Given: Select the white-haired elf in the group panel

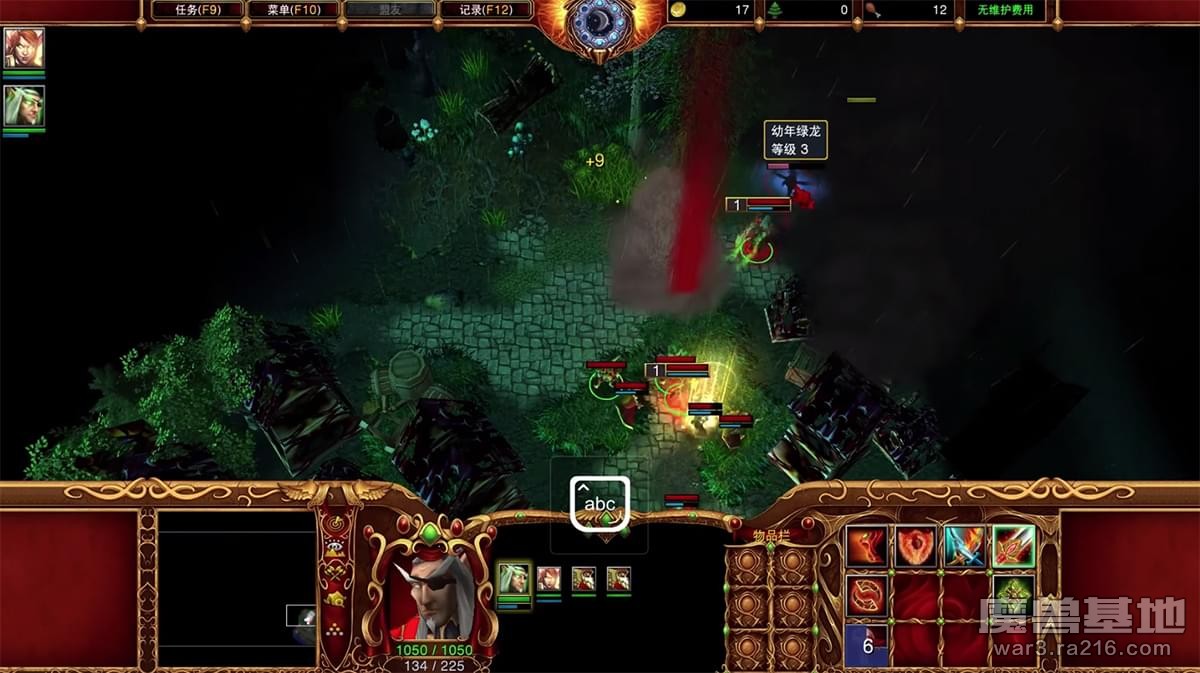Looking at the screenshot, I should 514,578.
